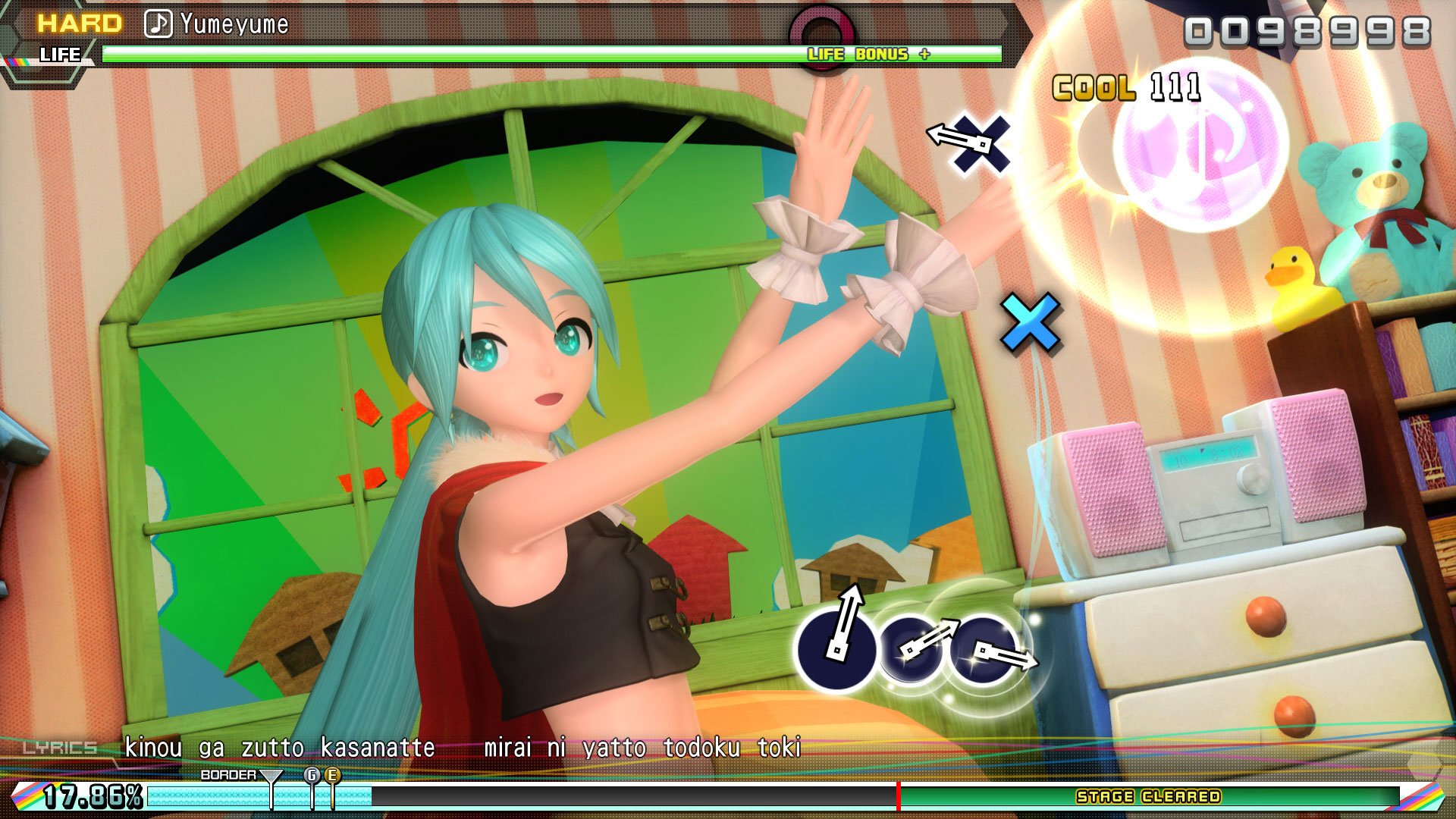Image resolution: width=1456 pixels, height=819 pixels.
Task: Click the music note icon beside Yumeyume
Action: point(157,24)
